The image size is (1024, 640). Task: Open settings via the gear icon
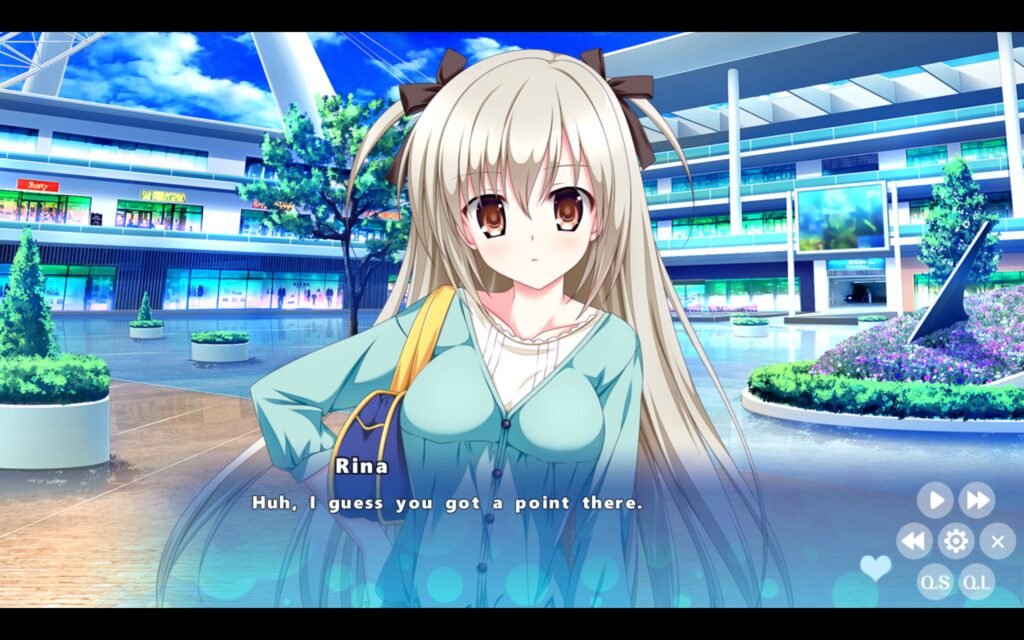click(x=956, y=541)
